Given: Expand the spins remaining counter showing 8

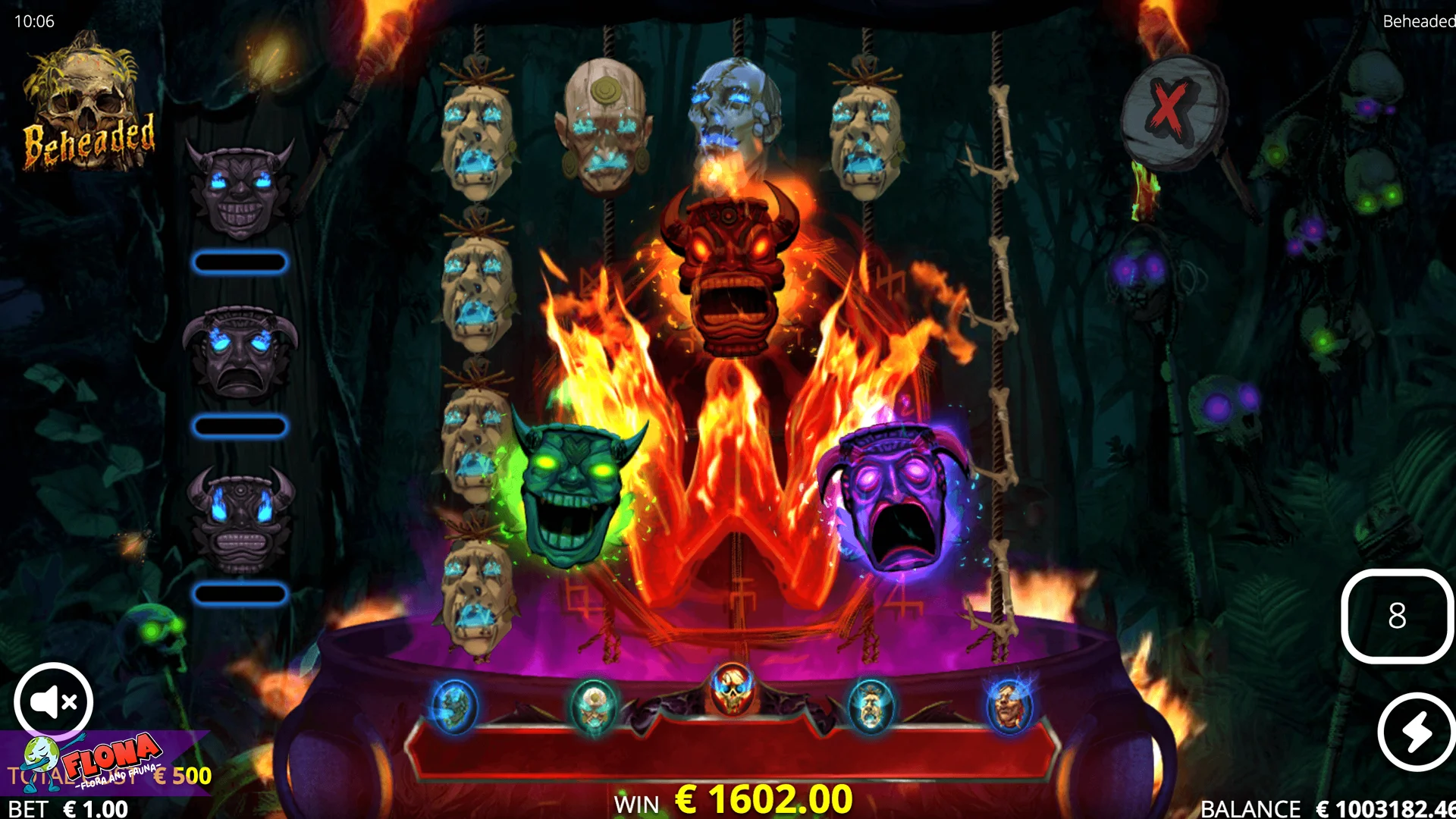Looking at the screenshot, I should pyautogui.click(x=1396, y=616).
